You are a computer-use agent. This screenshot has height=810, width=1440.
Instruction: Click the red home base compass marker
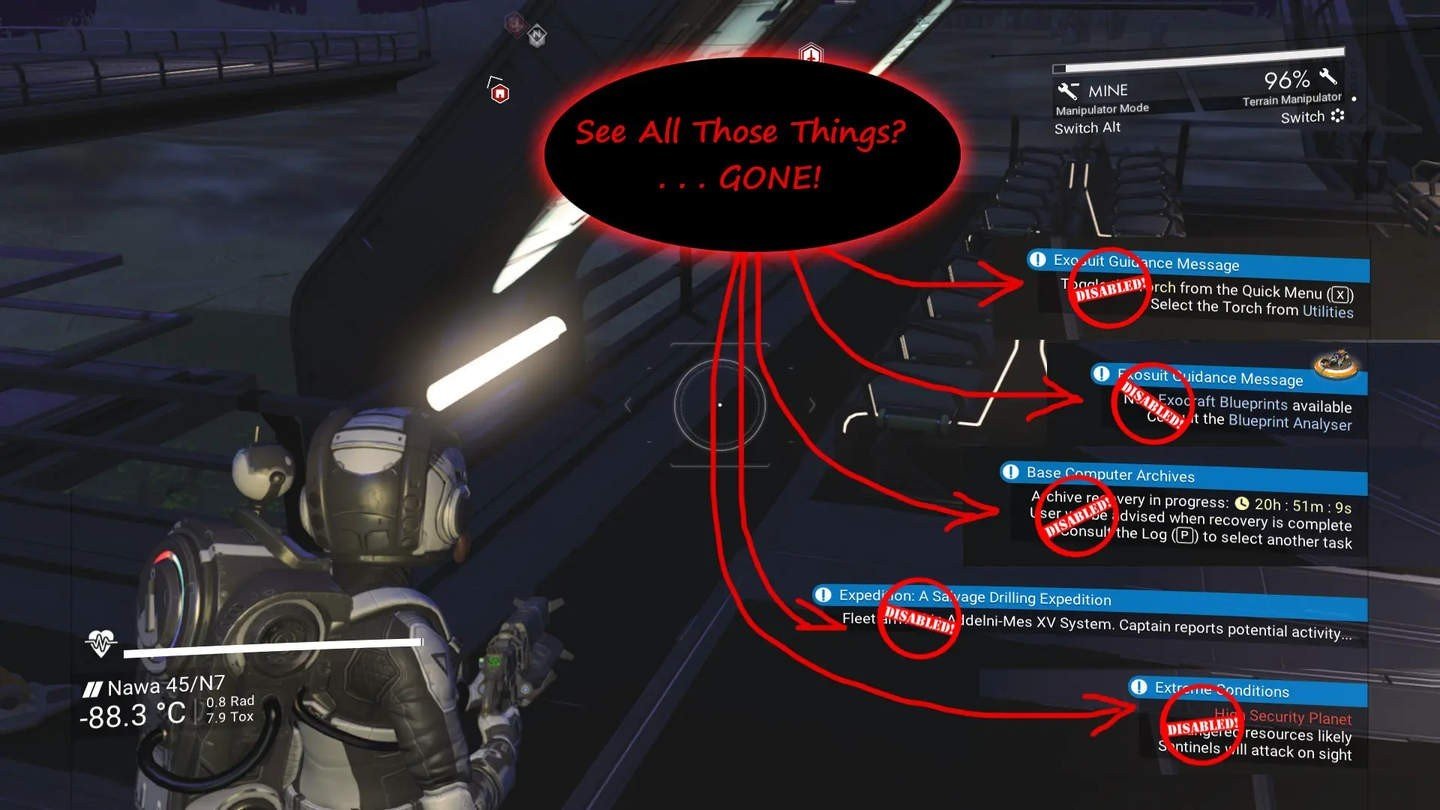point(500,93)
